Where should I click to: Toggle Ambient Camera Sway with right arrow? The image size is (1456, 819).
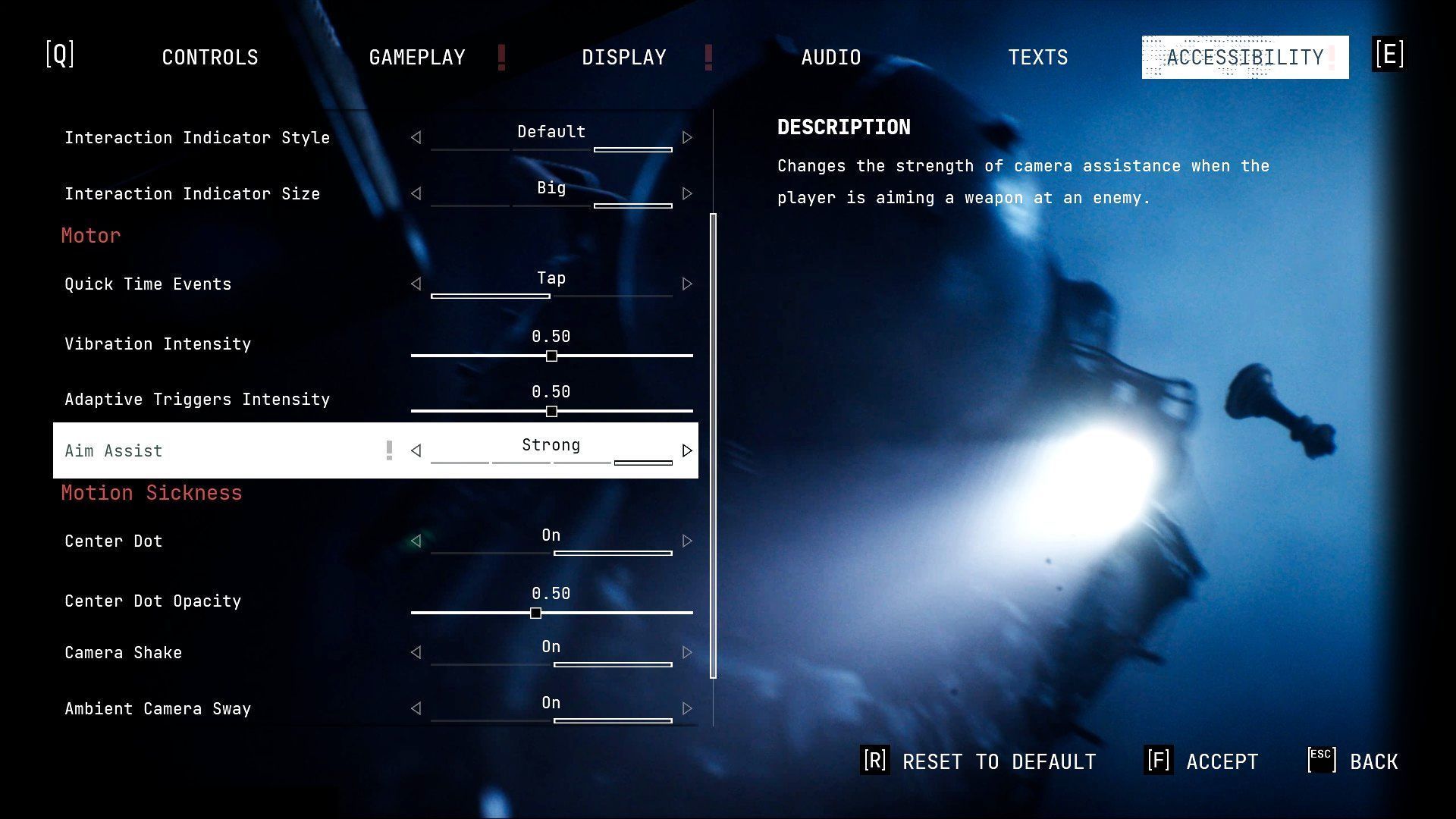pos(687,709)
